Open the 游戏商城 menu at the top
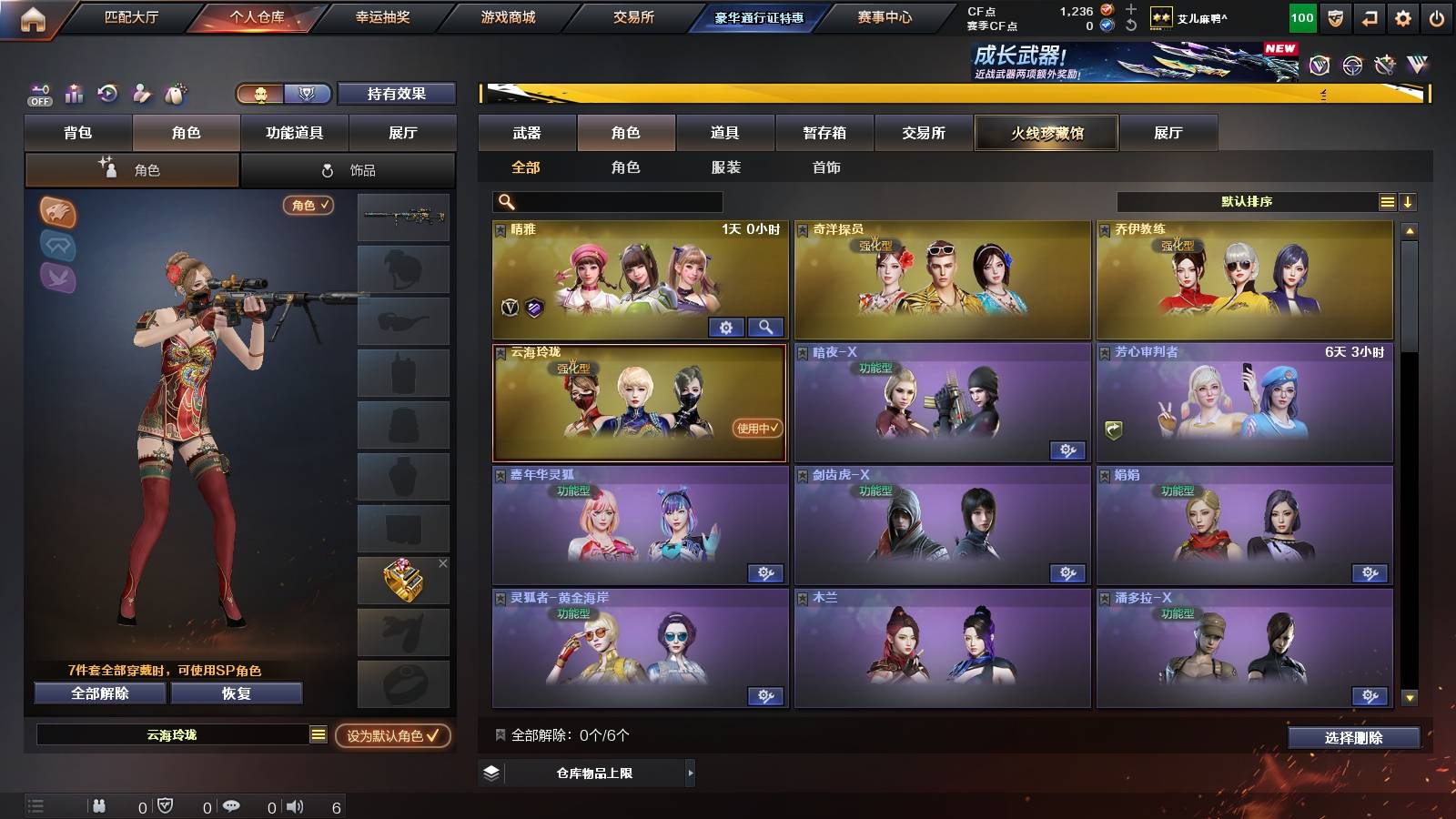 click(x=506, y=15)
